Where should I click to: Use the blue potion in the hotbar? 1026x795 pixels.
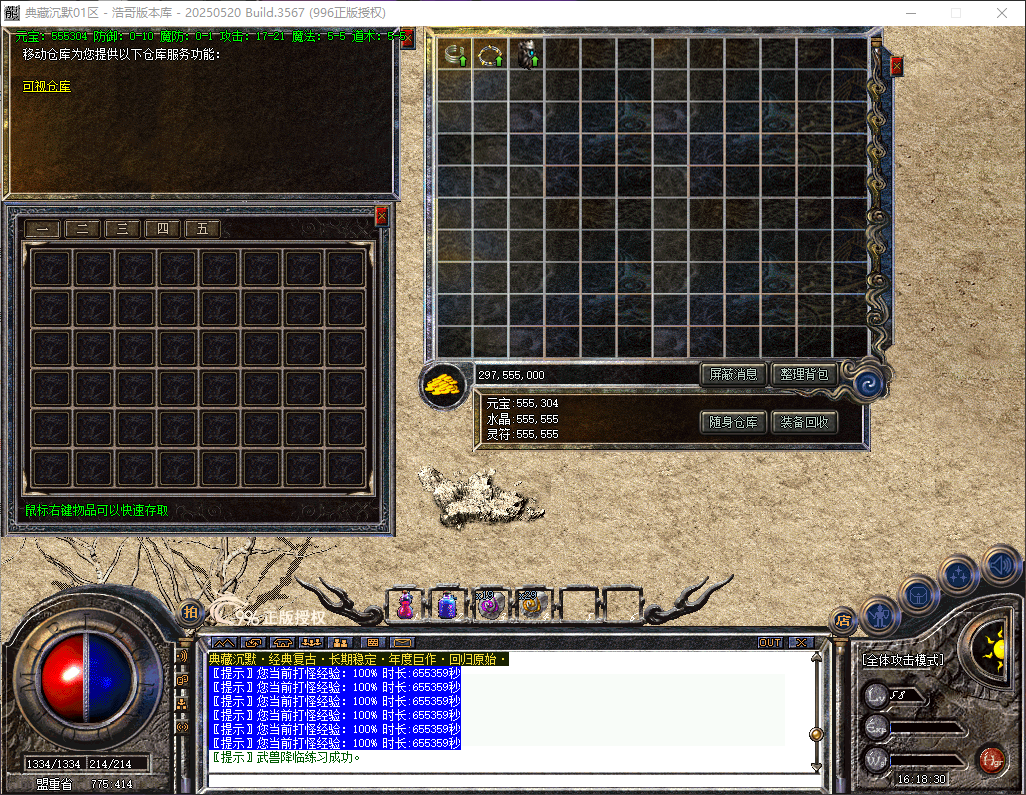point(446,605)
